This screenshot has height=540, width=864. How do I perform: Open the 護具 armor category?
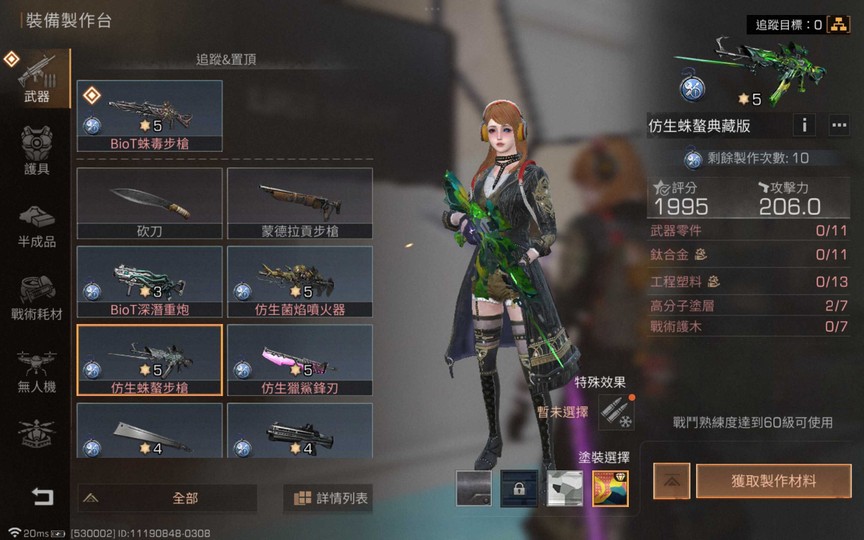point(36,152)
